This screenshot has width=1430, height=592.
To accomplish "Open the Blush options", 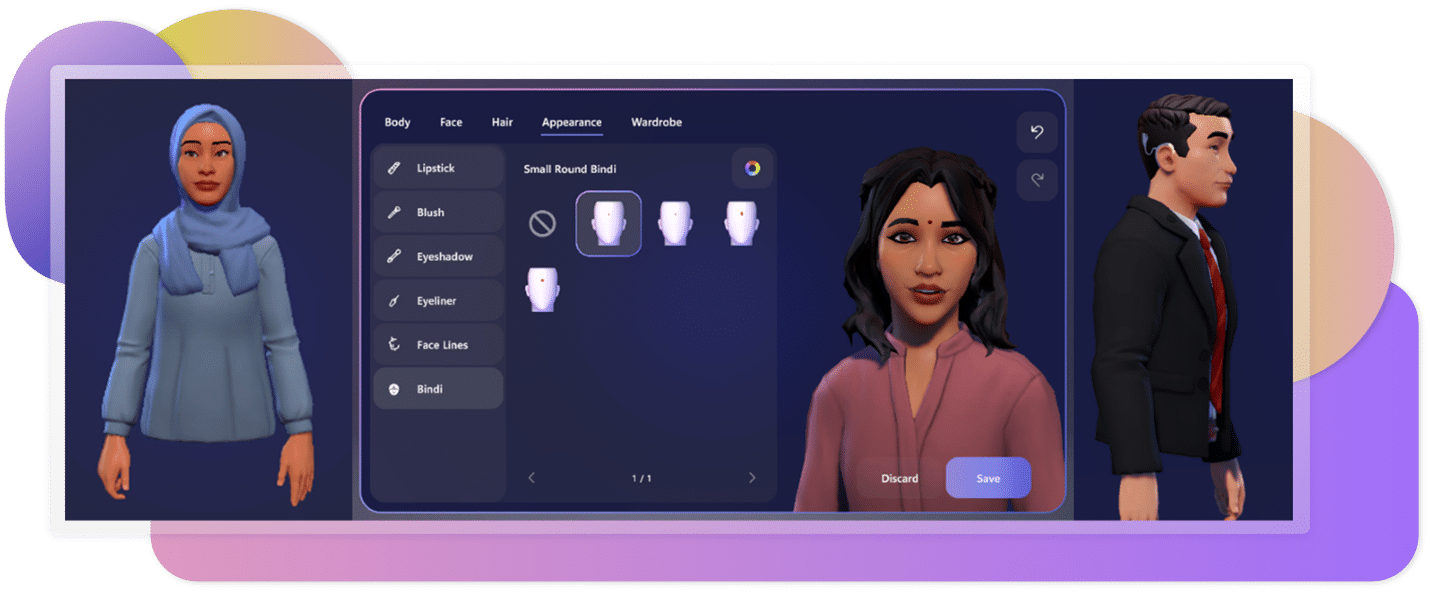I will (x=438, y=212).
